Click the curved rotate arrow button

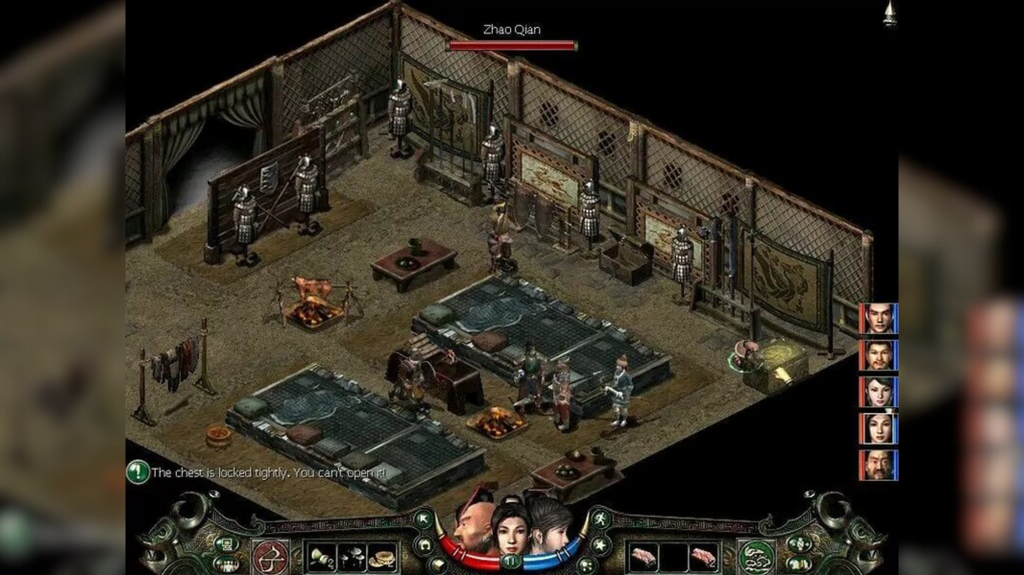[x=424, y=546]
